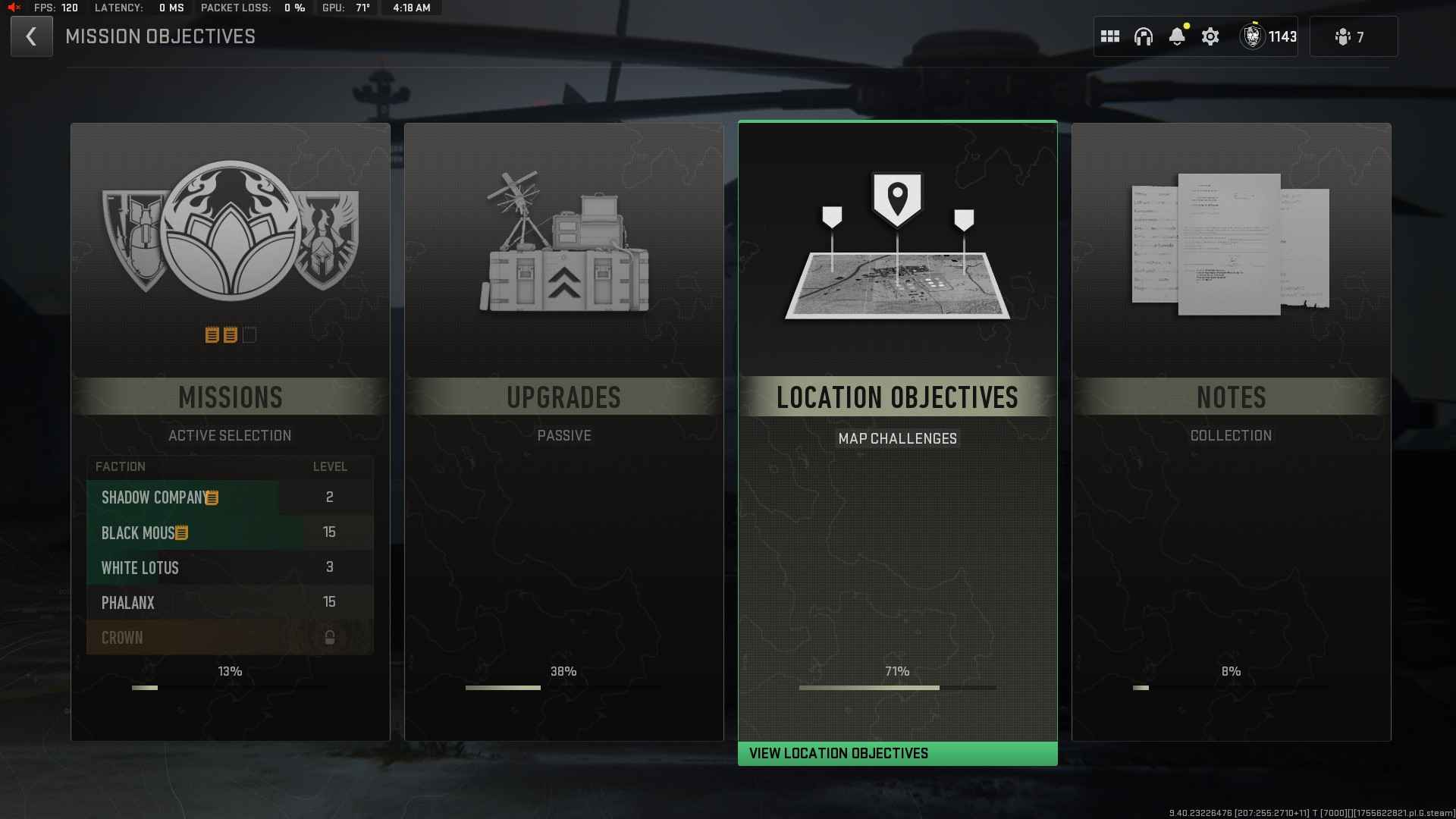Viewport: 1456px width, 819px height.
Task: Open the Notes collection card
Action: tap(1231, 397)
